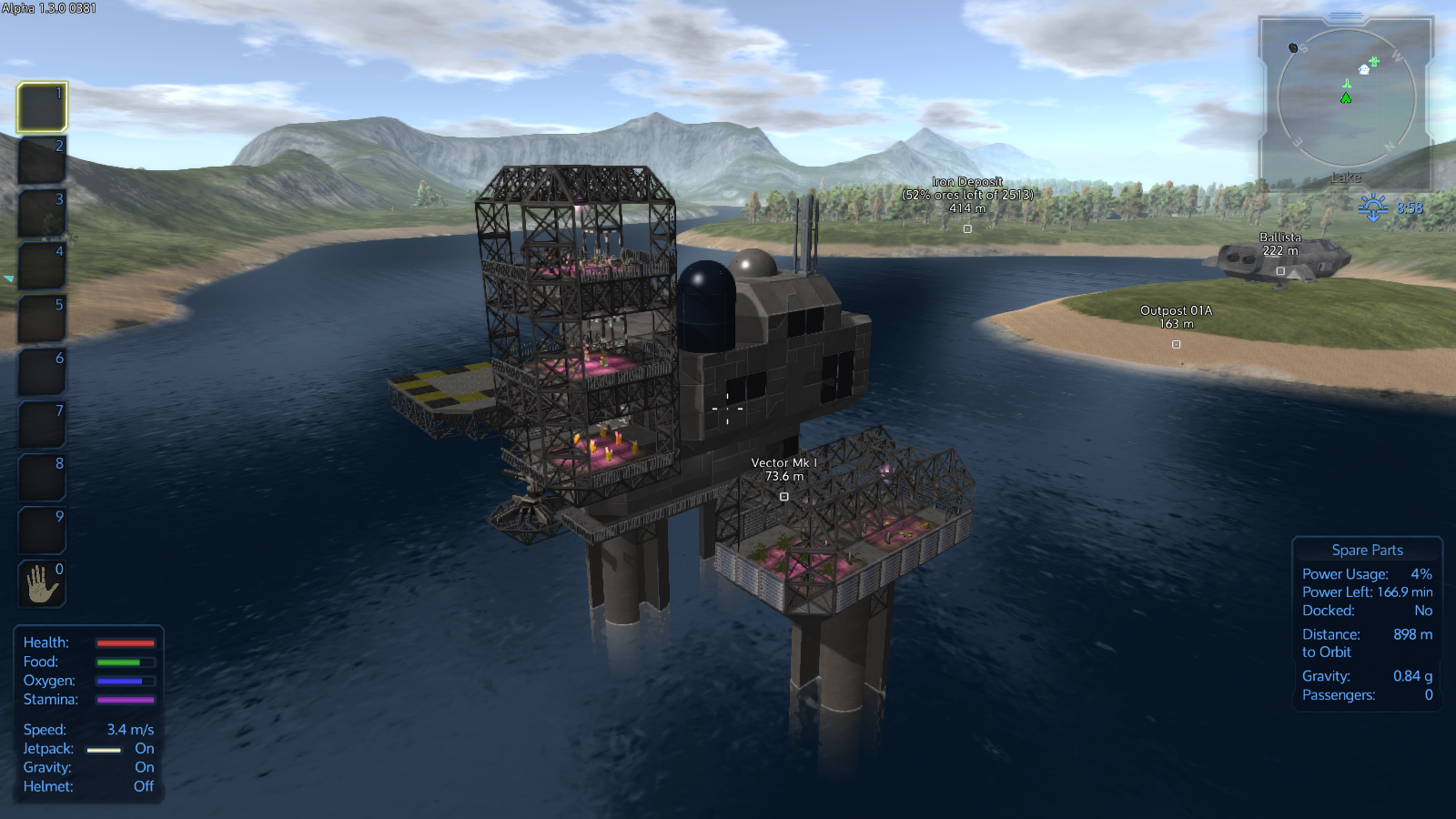Select highlighted hotbar slot 1
Image resolution: width=1456 pixels, height=819 pixels.
pyautogui.click(x=41, y=106)
